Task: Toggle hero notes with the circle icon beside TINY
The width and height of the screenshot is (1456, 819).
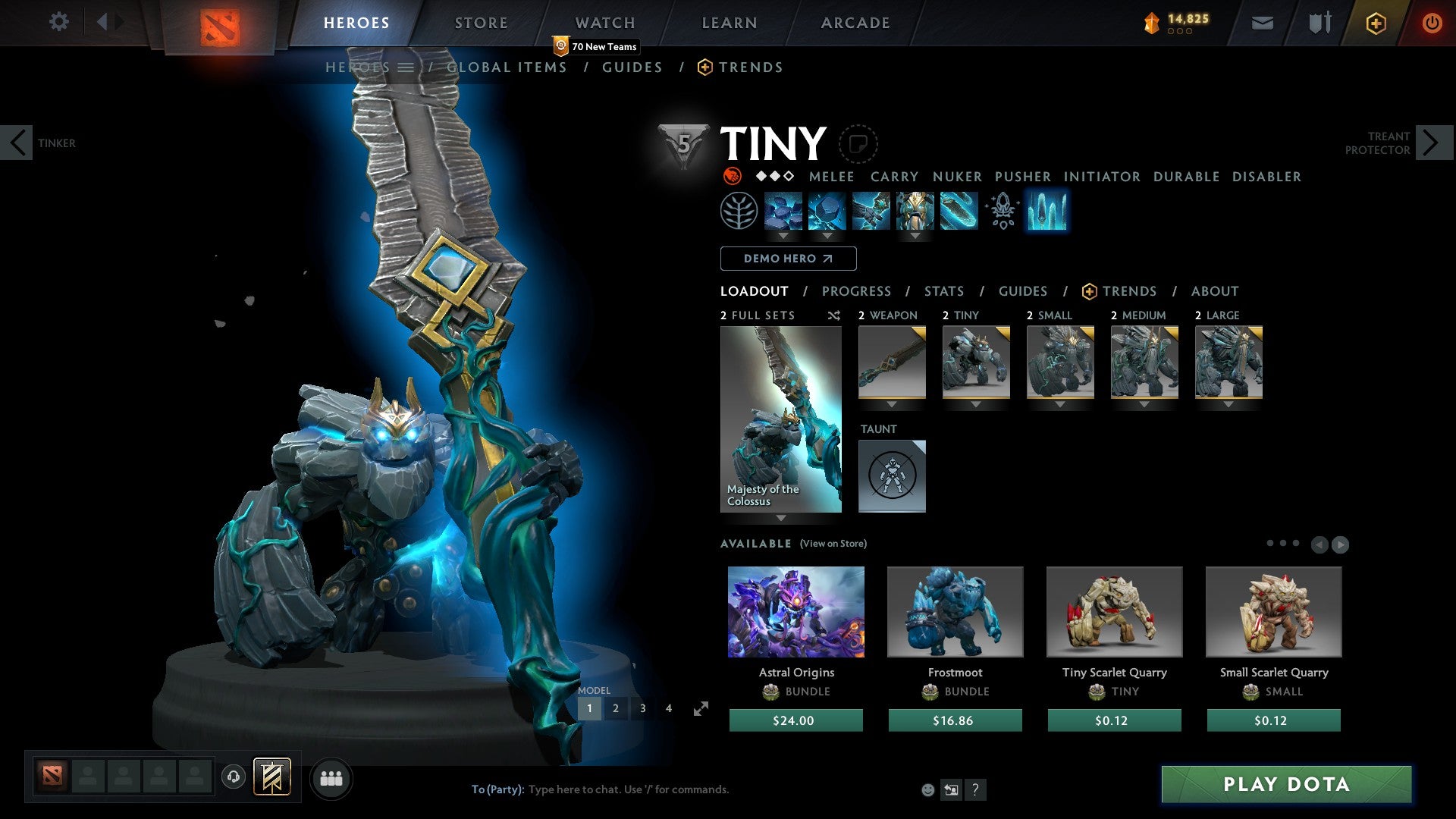Action: tap(858, 144)
